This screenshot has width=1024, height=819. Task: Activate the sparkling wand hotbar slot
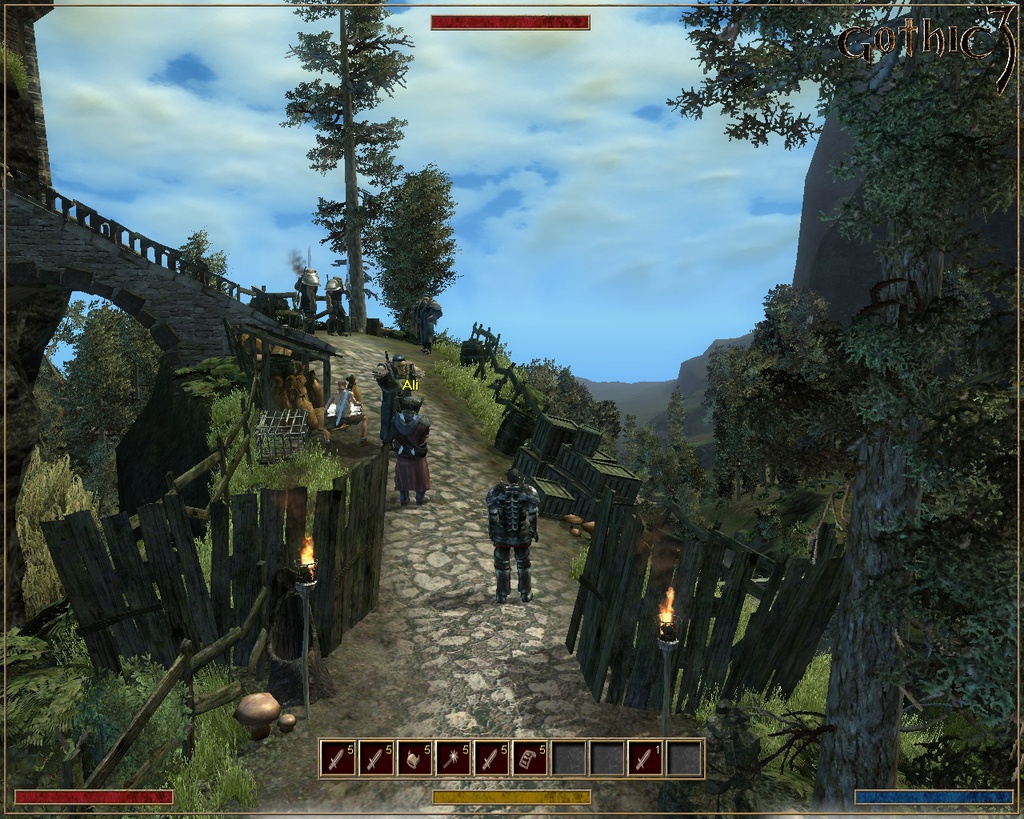[x=453, y=759]
